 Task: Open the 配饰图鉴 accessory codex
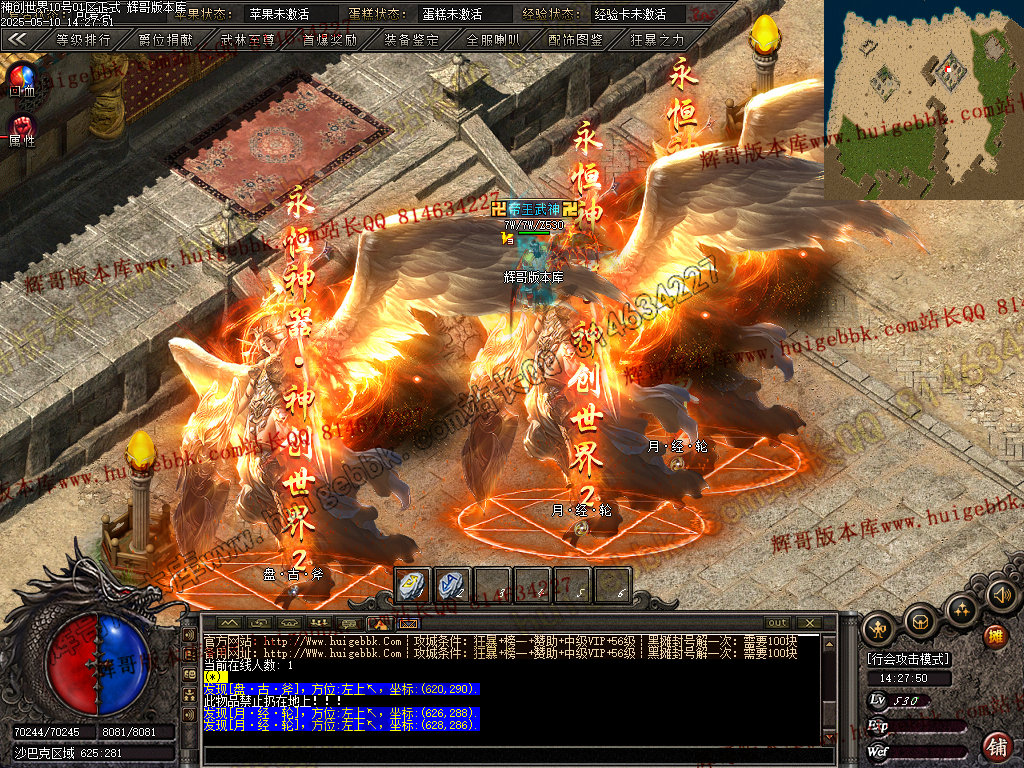pos(576,40)
